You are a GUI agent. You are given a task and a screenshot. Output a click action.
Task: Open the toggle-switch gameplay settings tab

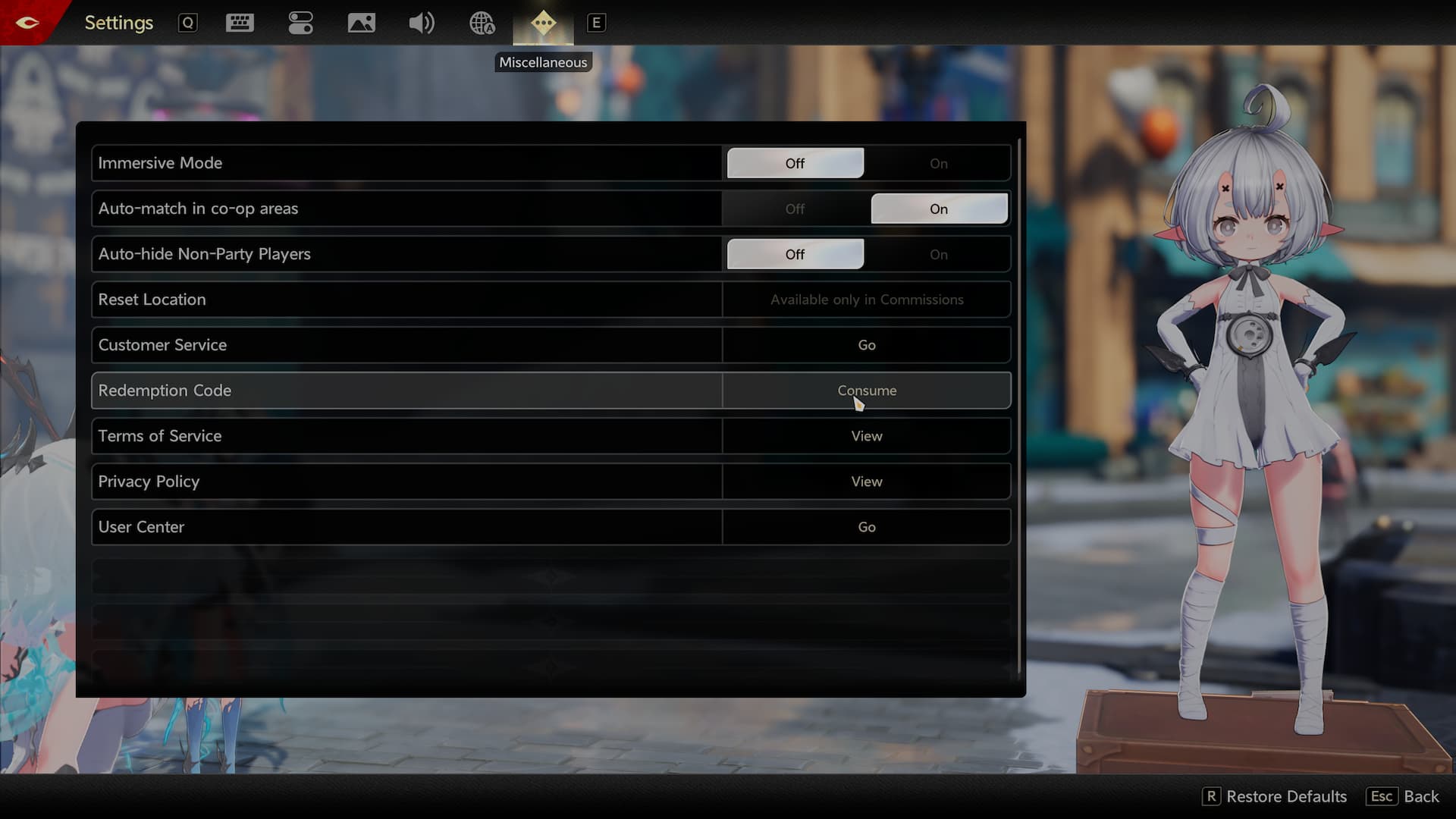(300, 23)
